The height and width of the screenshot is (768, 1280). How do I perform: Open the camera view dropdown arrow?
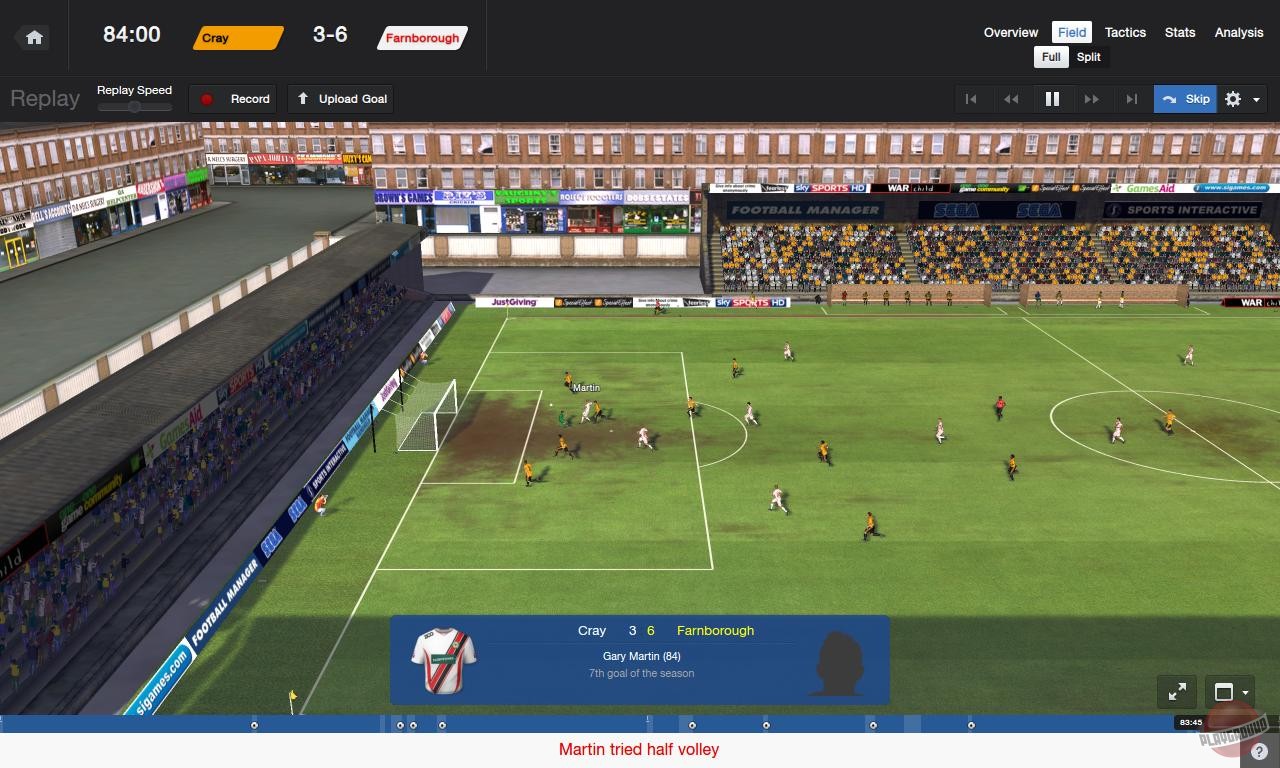tap(1243, 692)
